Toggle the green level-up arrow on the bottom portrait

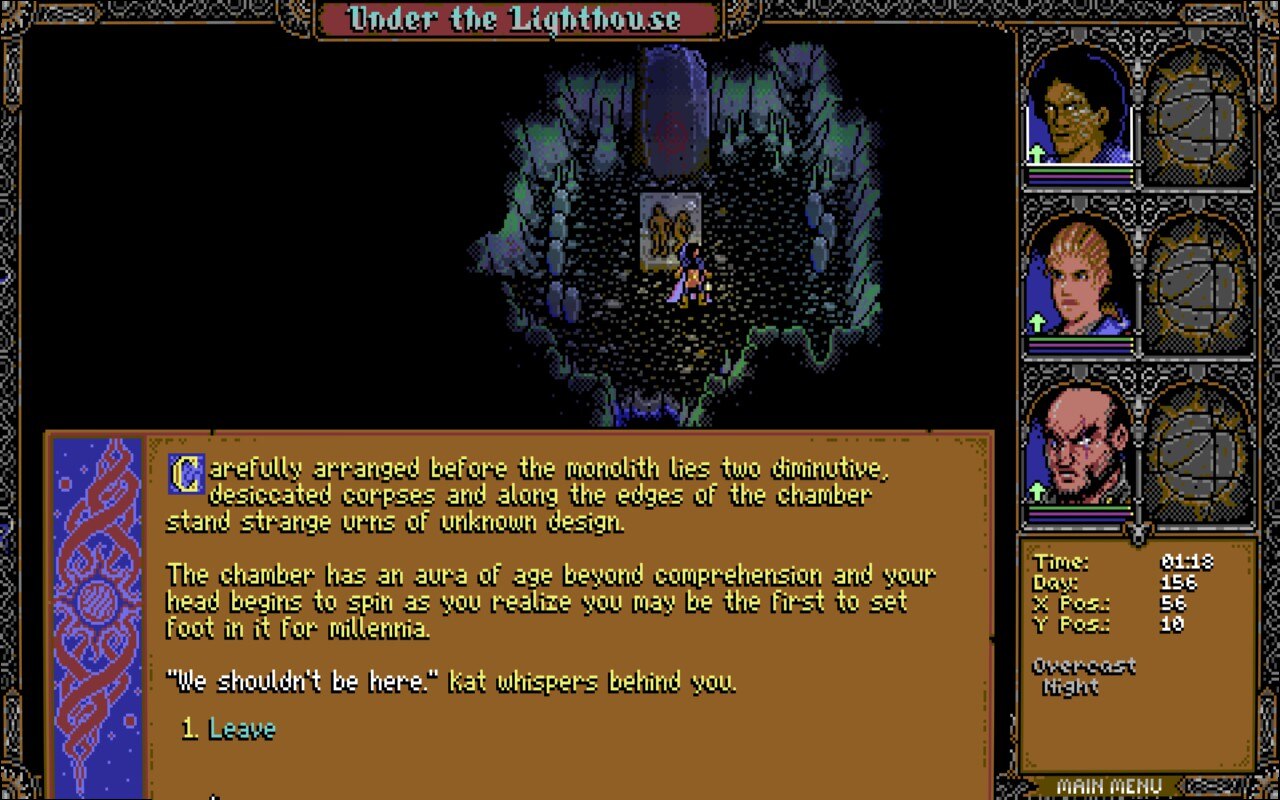pos(1037,489)
